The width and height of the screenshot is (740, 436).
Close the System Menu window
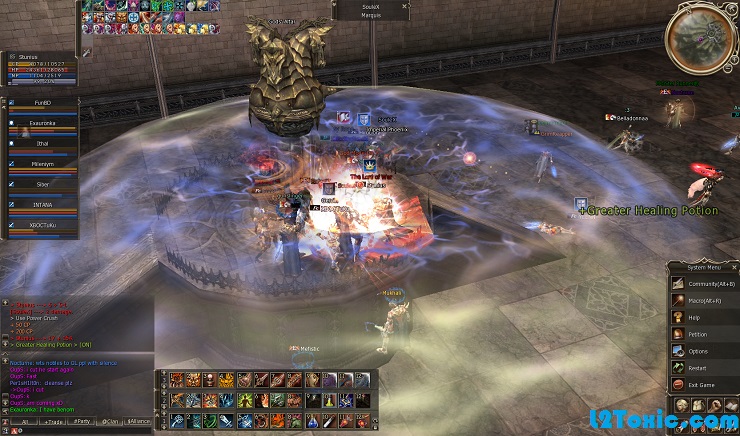(734, 267)
